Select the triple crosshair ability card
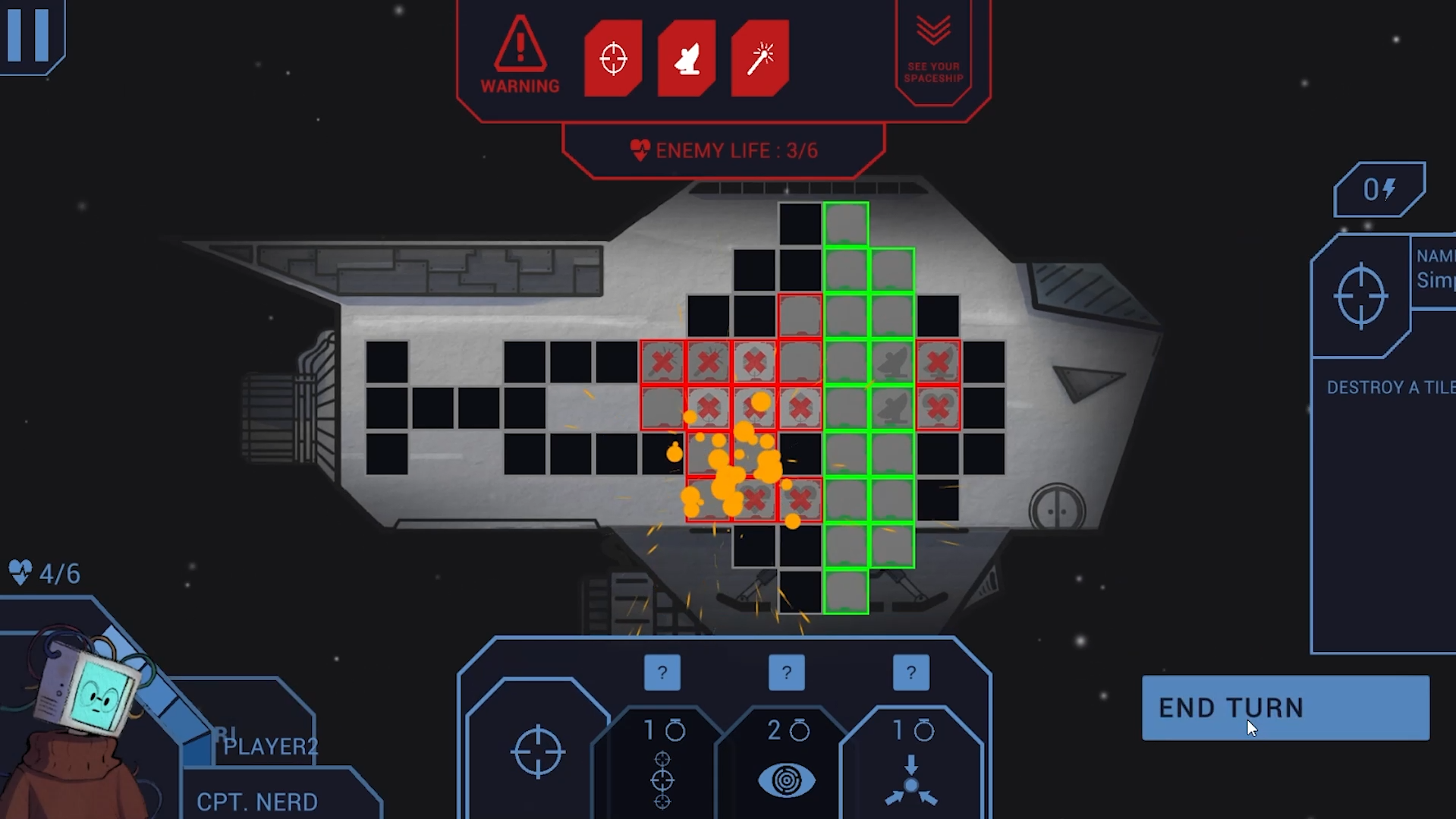This screenshot has height=819, width=1456. click(662, 767)
